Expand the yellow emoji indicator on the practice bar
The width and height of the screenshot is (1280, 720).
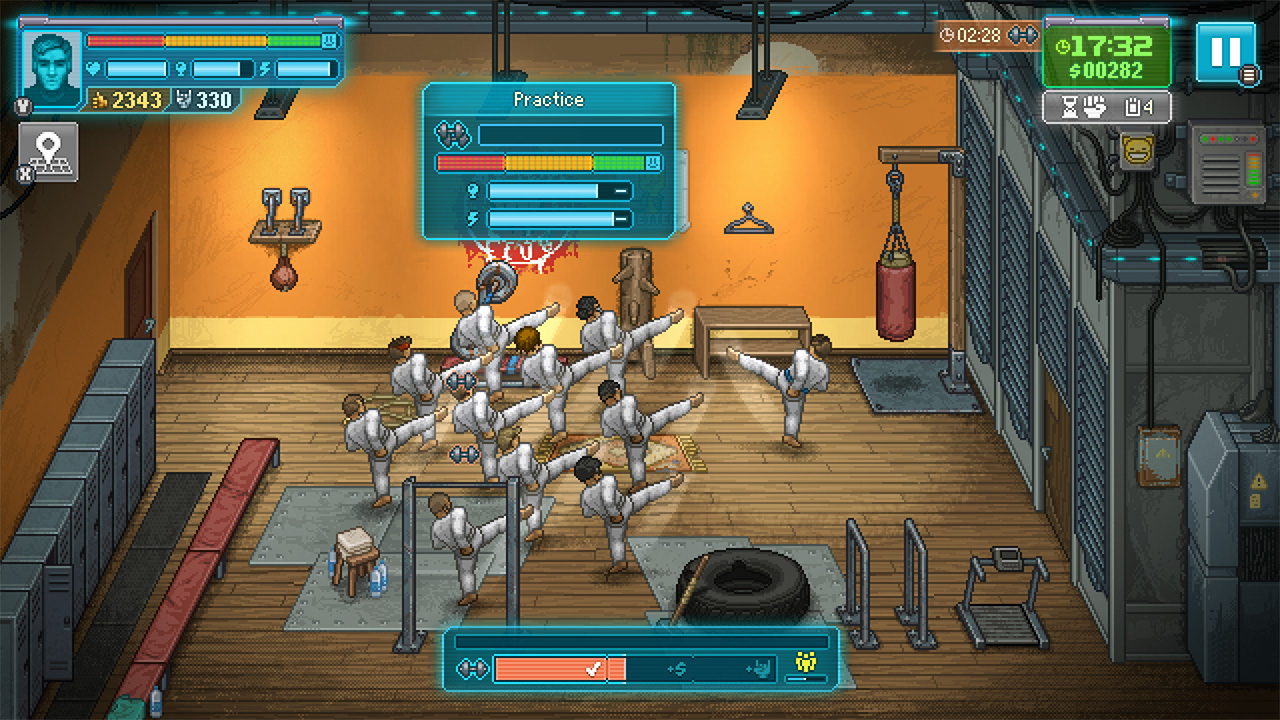point(806,660)
